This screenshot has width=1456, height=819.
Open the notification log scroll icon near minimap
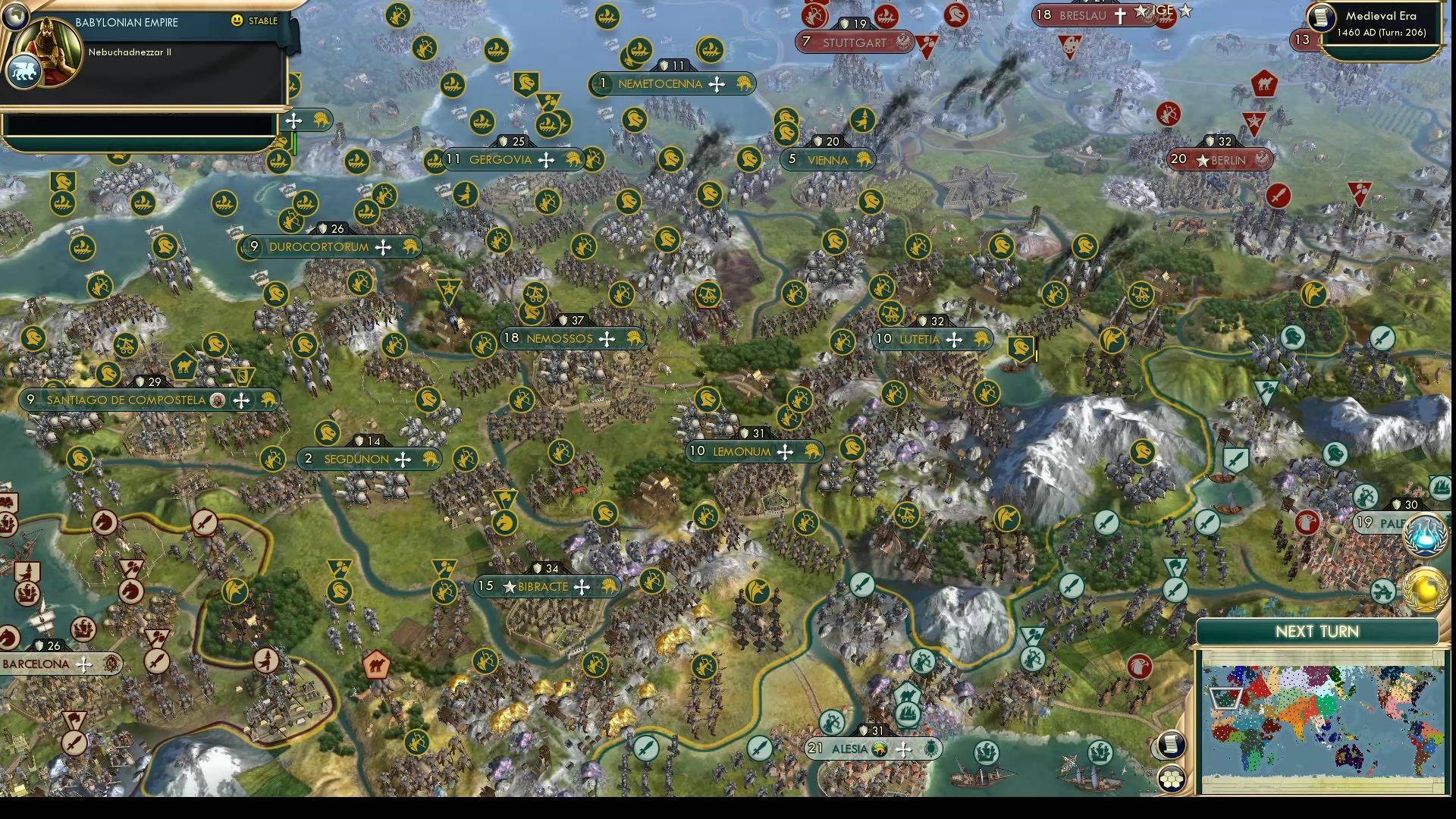(x=1171, y=745)
